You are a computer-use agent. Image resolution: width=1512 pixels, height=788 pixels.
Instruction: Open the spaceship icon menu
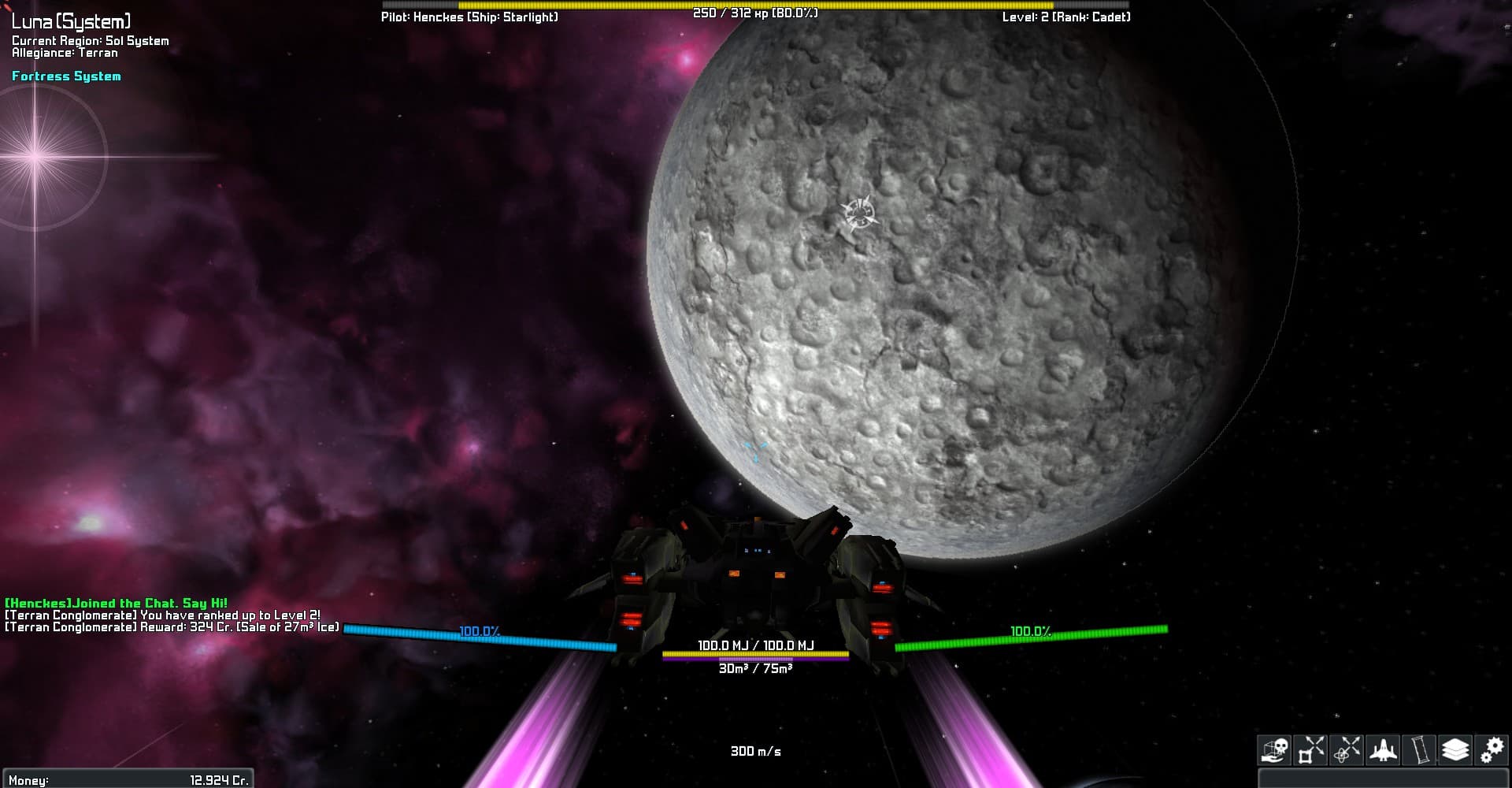pos(1383,750)
